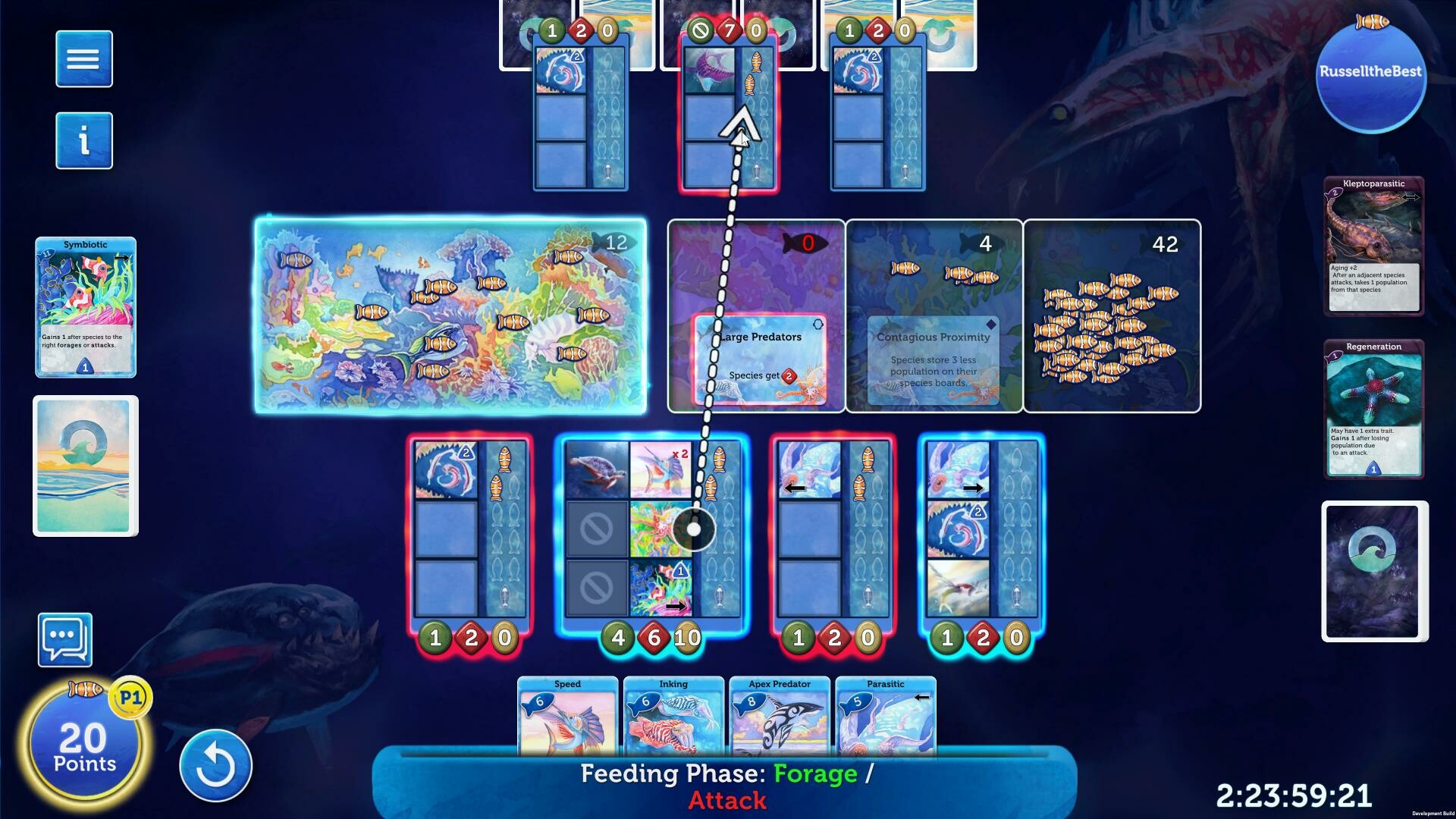Toggle the left-arrow trait on the red species board
Screen dimensions: 1456x819
coord(795,488)
